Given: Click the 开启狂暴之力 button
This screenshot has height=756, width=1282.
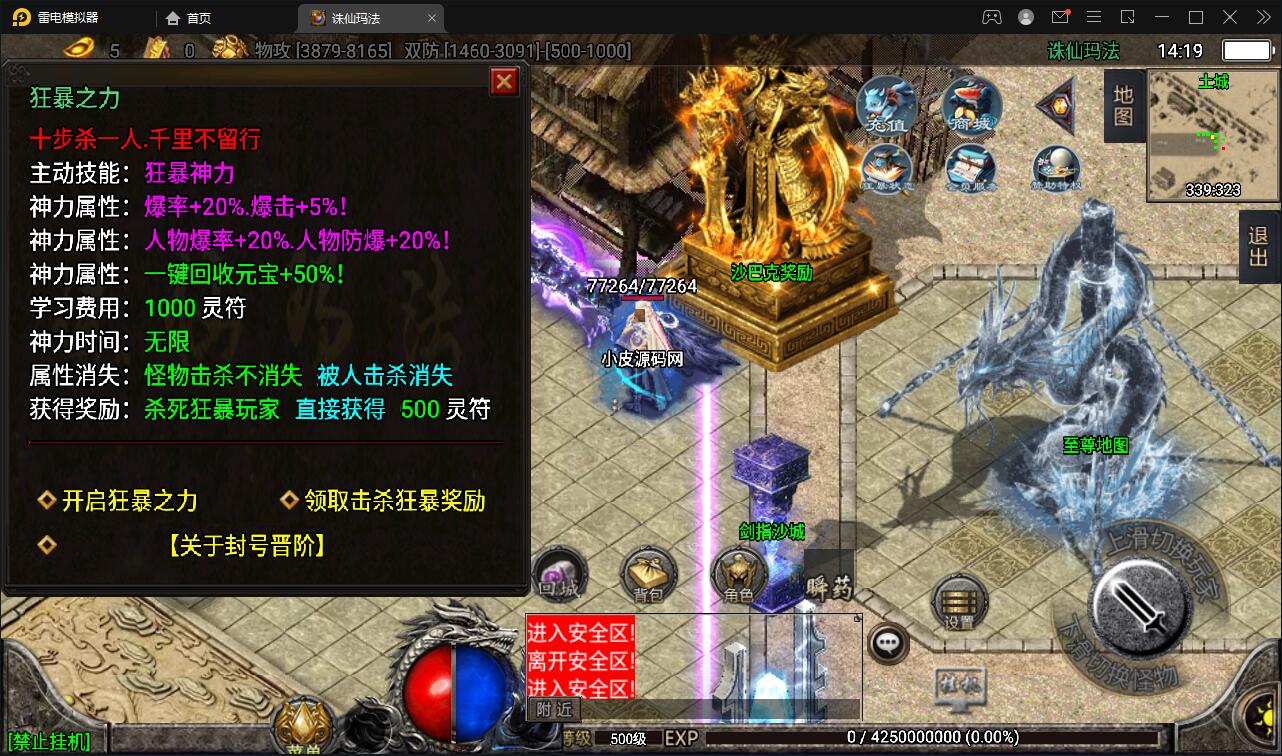Looking at the screenshot, I should (x=127, y=500).
